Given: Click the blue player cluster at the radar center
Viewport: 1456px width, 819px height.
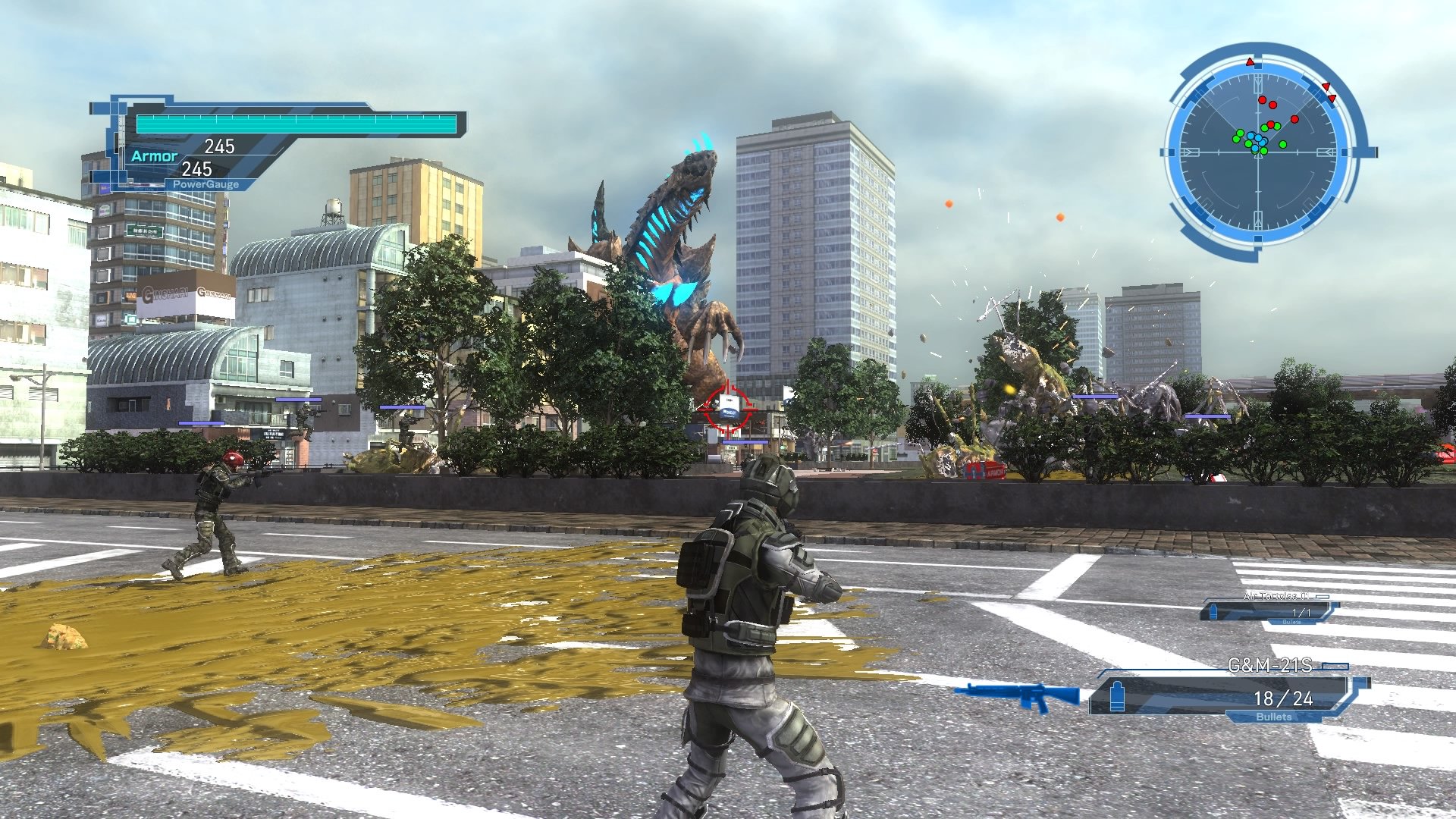Looking at the screenshot, I should (x=1257, y=139).
